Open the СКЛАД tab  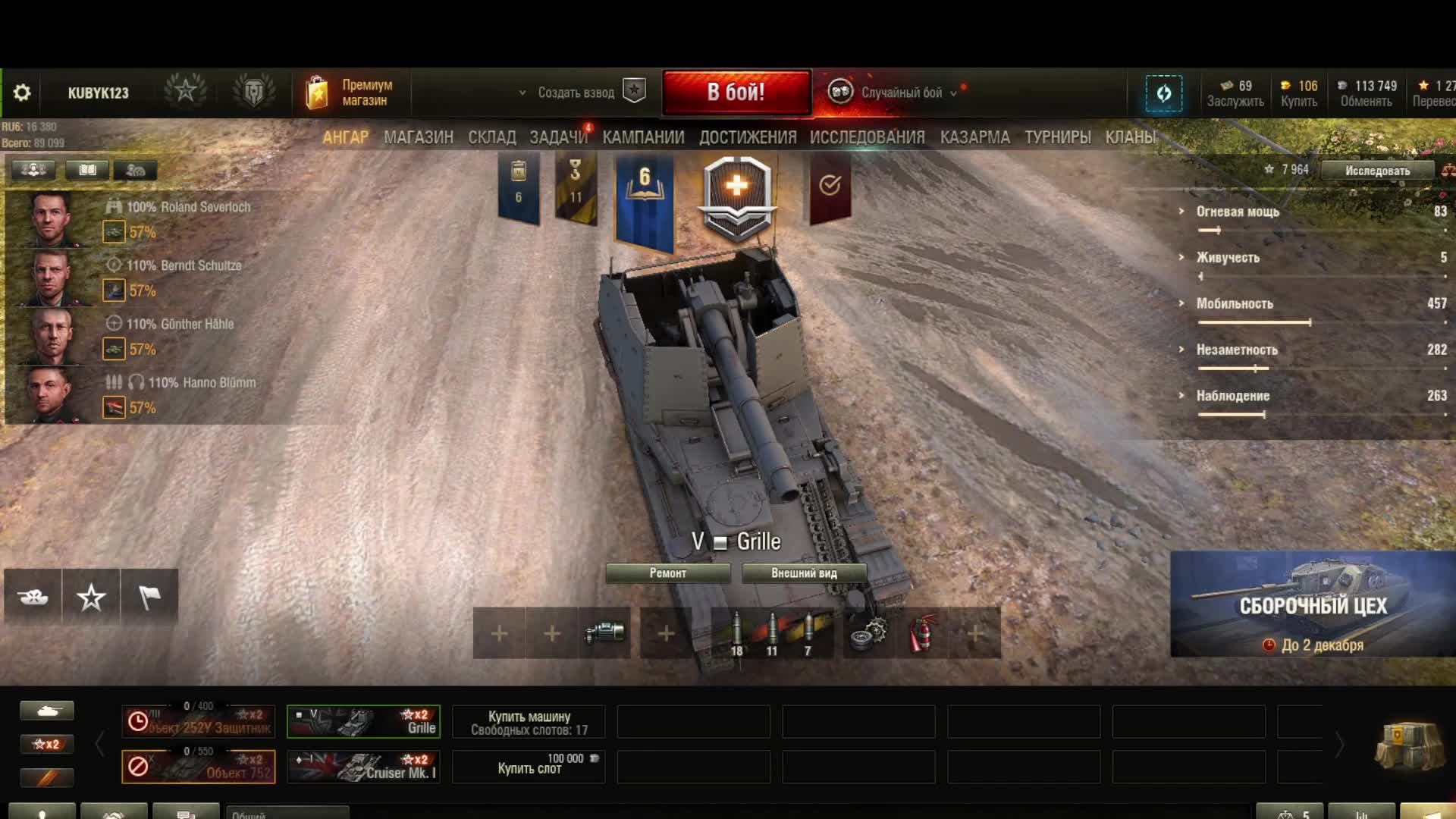point(491,137)
